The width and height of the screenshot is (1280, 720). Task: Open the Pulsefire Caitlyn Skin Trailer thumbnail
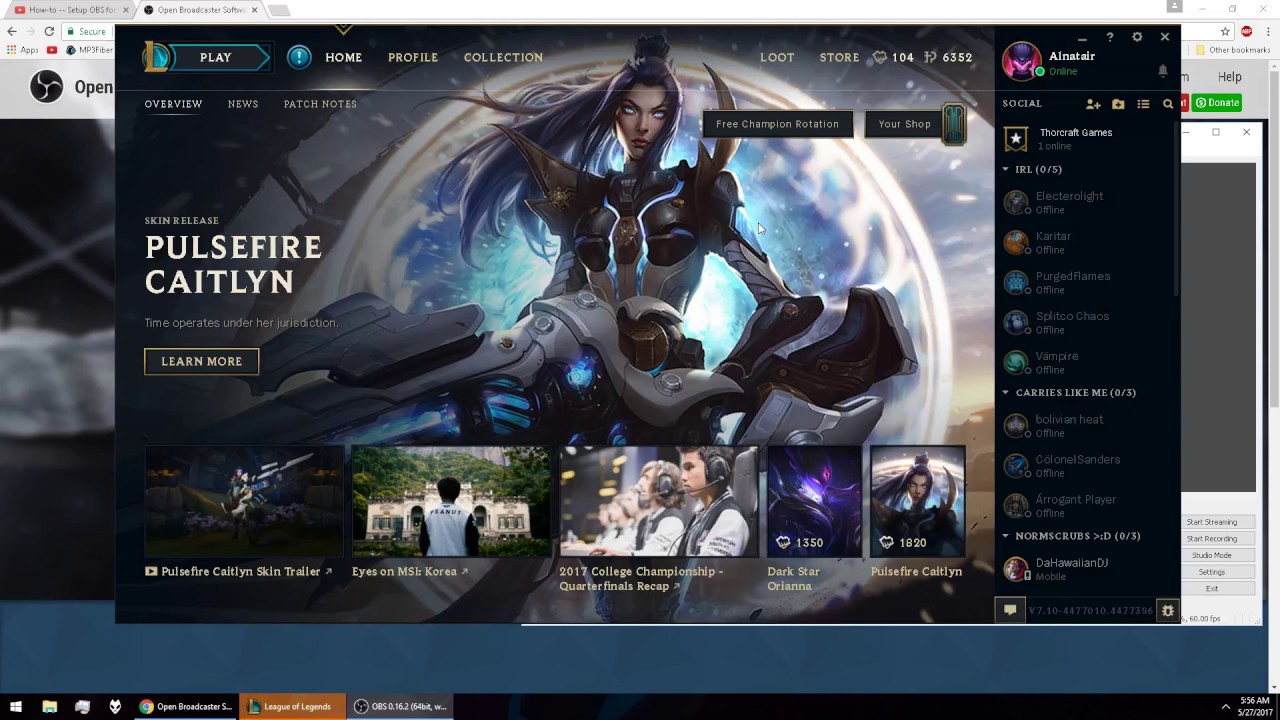tap(243, 500)
